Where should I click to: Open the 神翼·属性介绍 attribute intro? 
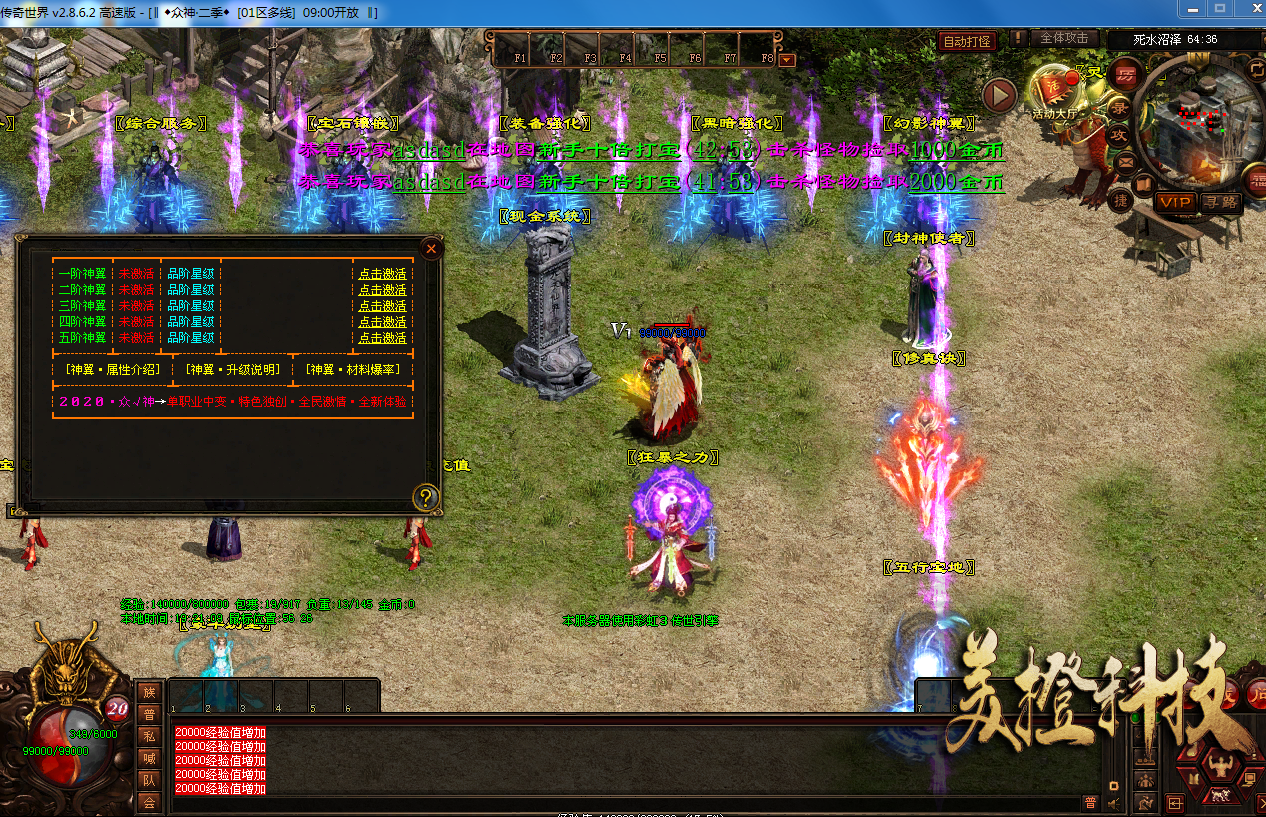pos(111,370)
